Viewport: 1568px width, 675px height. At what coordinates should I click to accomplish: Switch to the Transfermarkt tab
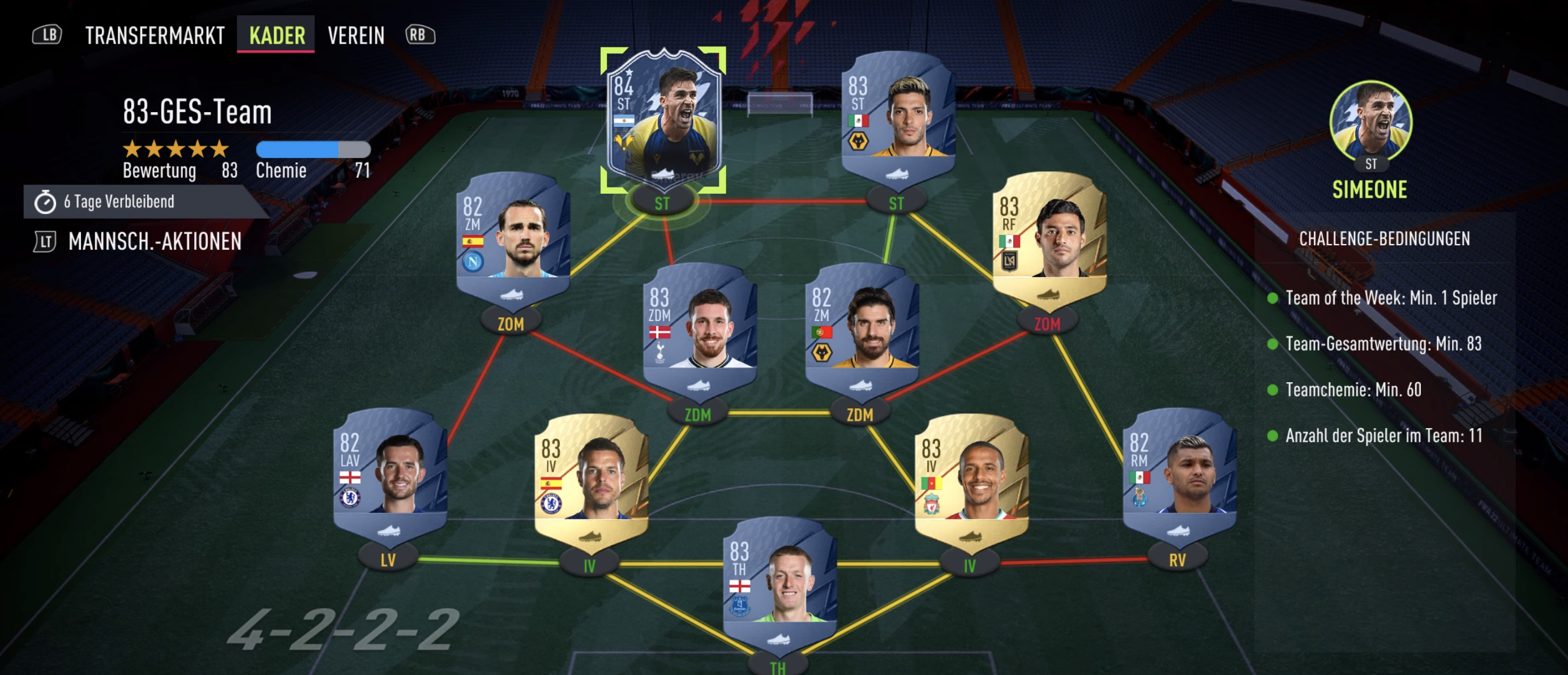[x=155, y=35]
